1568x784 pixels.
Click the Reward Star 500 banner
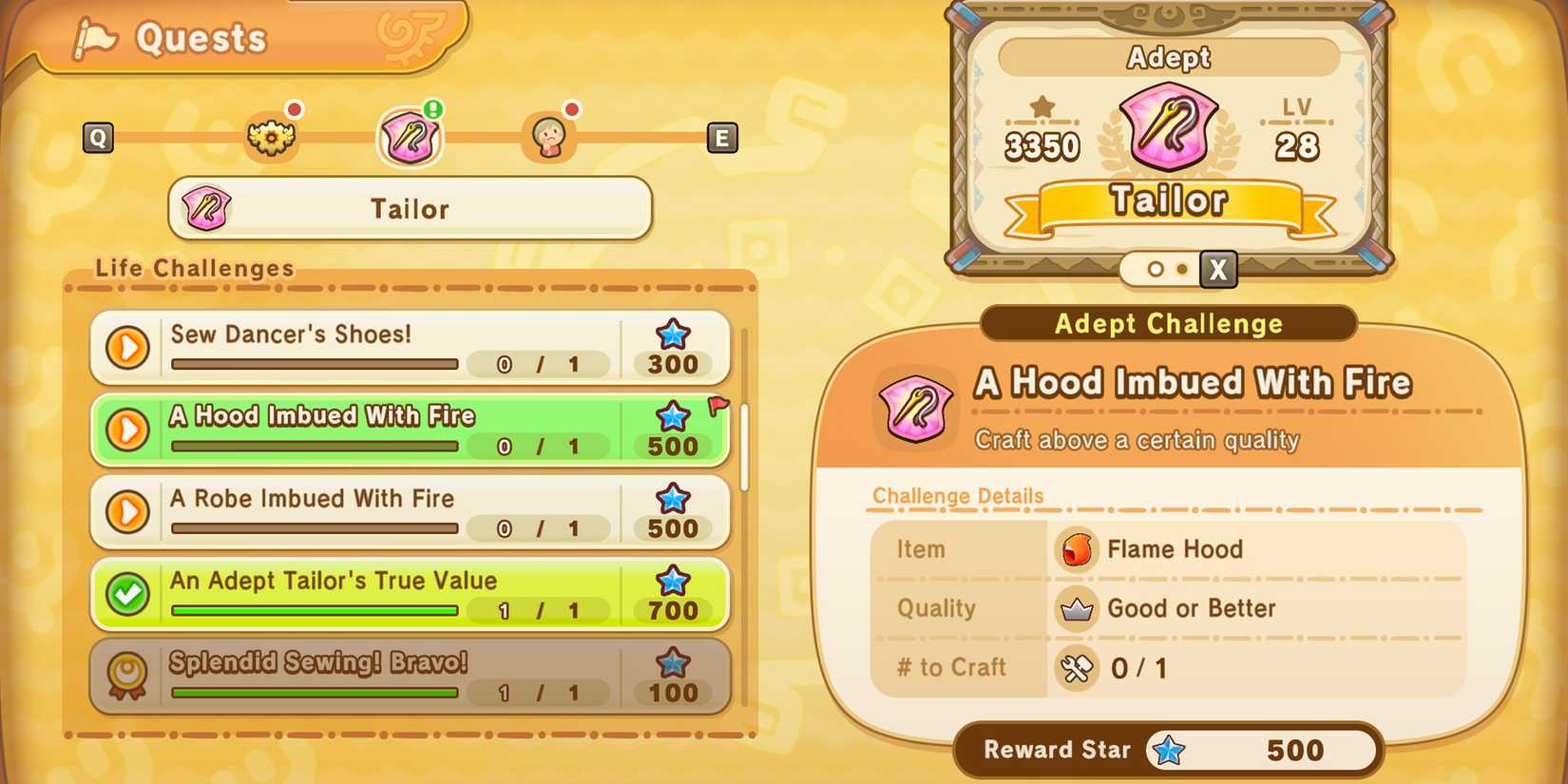[x=1167, y=750]
